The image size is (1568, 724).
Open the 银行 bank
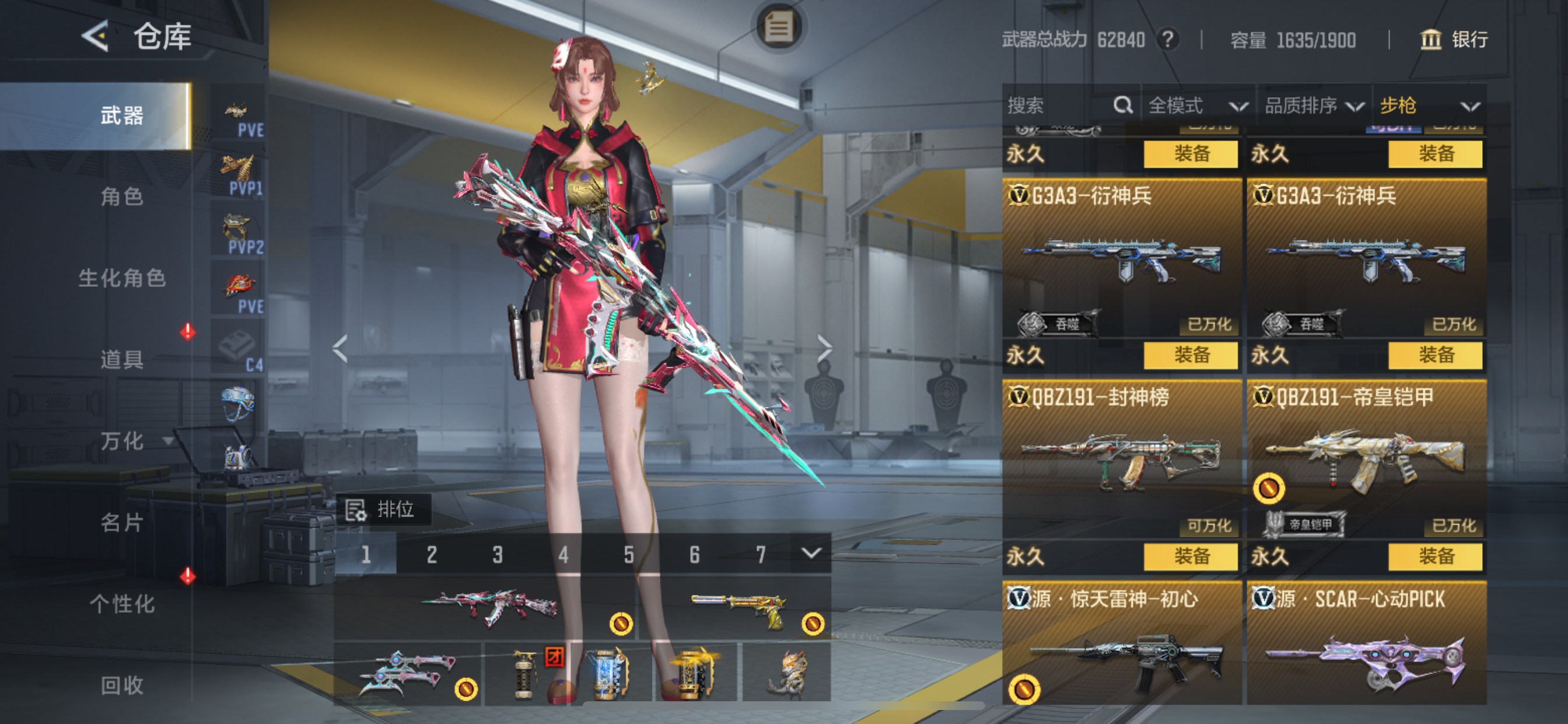[1454, 40]
